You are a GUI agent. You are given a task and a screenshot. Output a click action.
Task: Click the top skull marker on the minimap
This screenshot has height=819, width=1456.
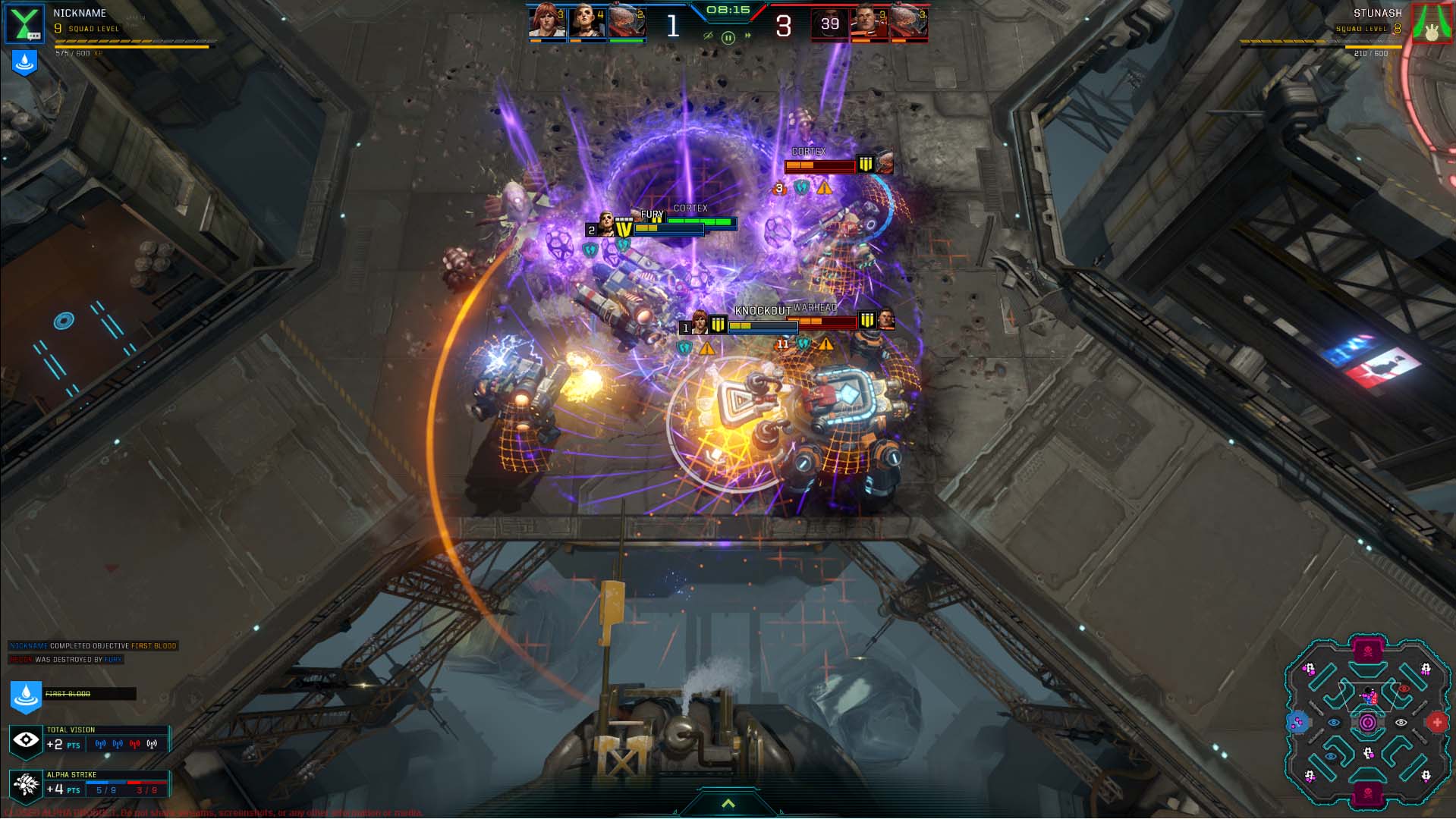(1367, 651)
